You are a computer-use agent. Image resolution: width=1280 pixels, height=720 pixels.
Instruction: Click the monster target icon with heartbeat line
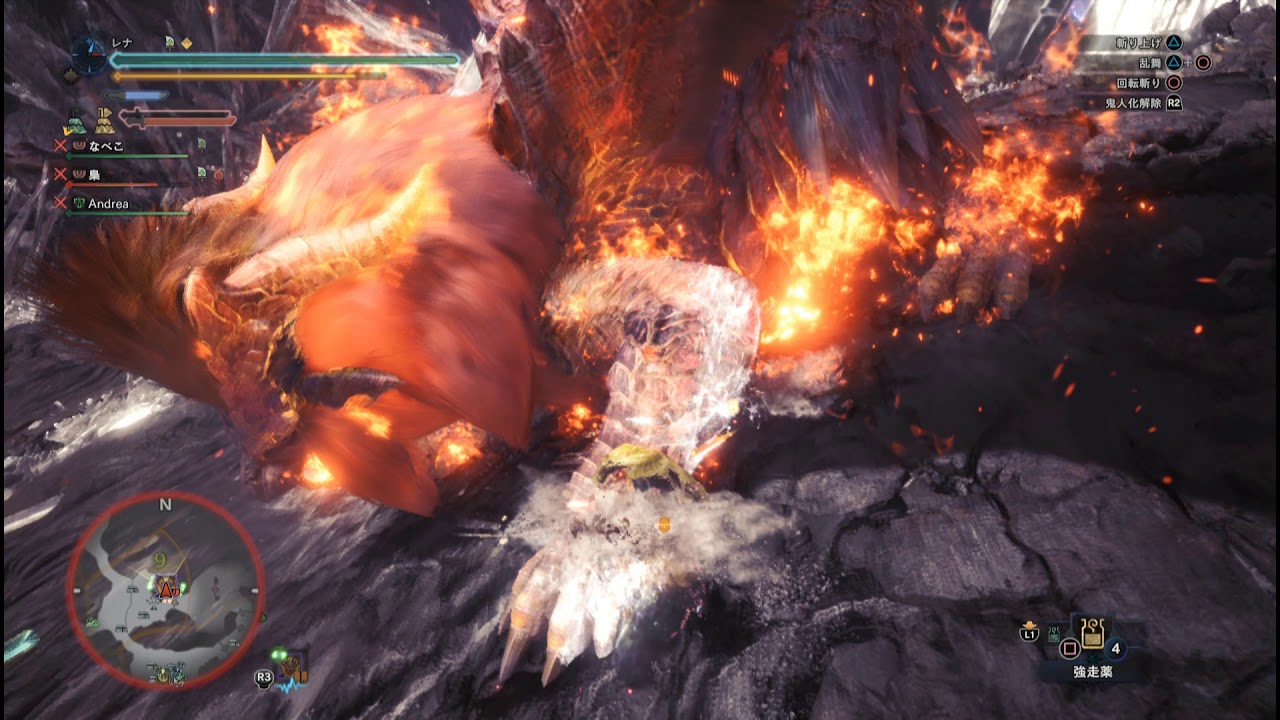[x=292, y=669]
